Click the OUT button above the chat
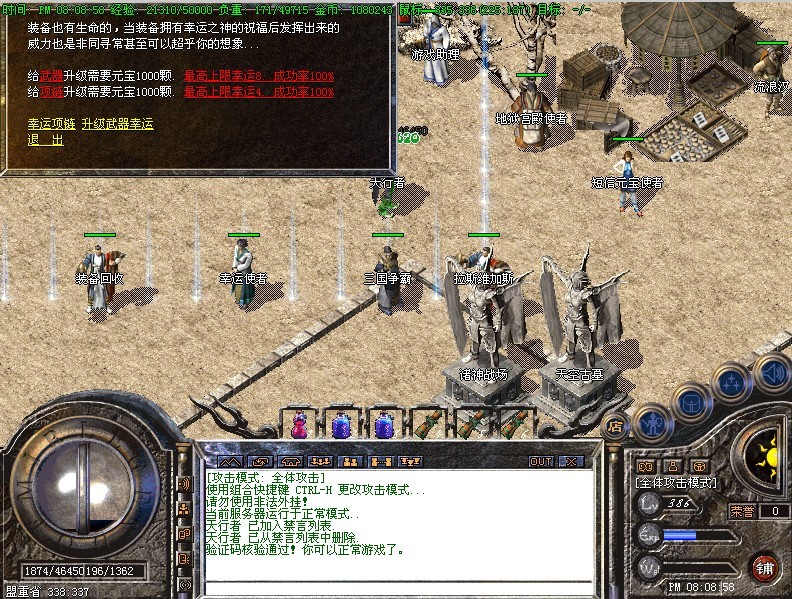Screen dimensions: 792x599 click(x=540, y=461)
